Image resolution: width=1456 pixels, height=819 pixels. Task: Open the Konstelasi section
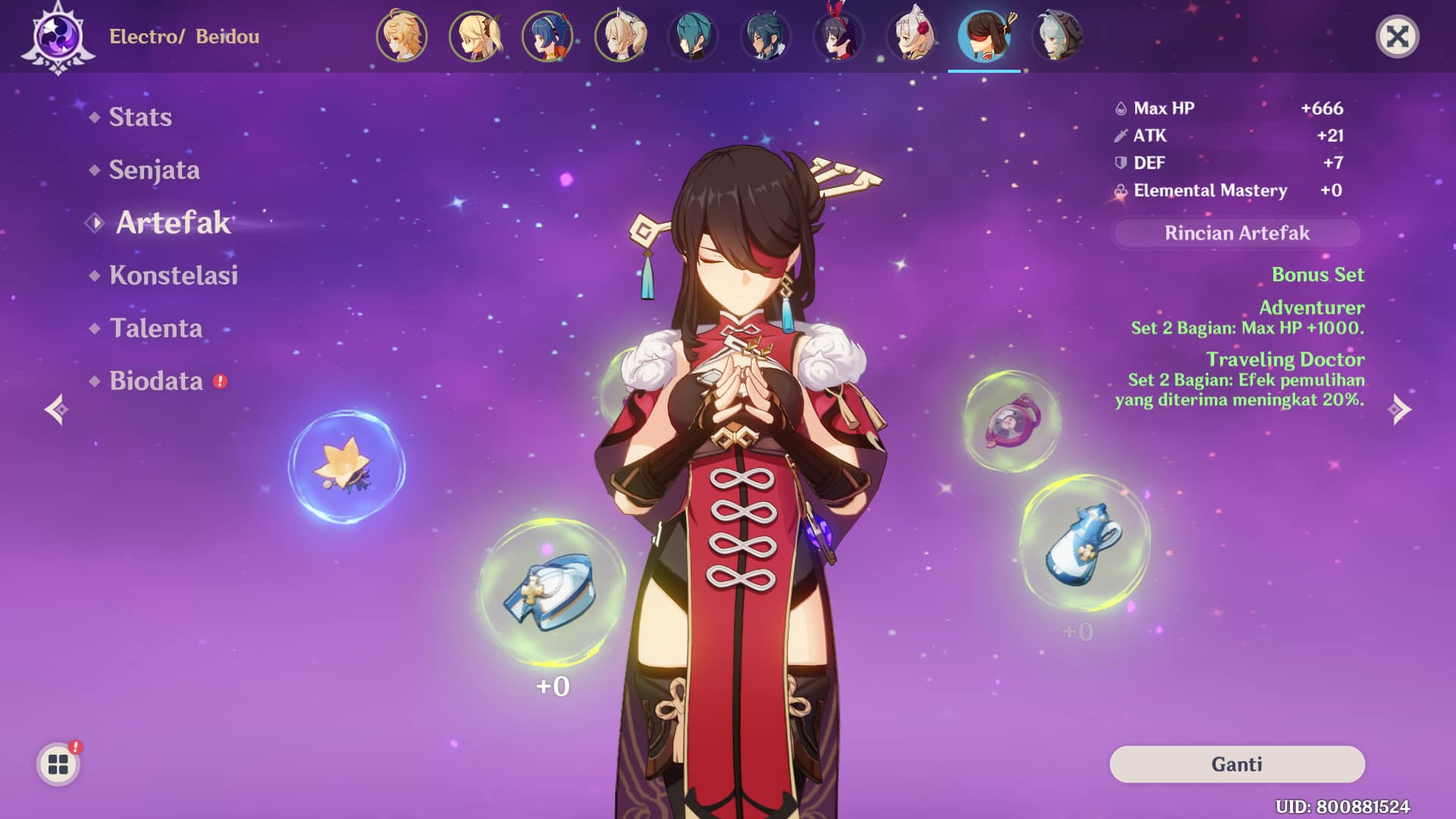click(x=173, y=276)
